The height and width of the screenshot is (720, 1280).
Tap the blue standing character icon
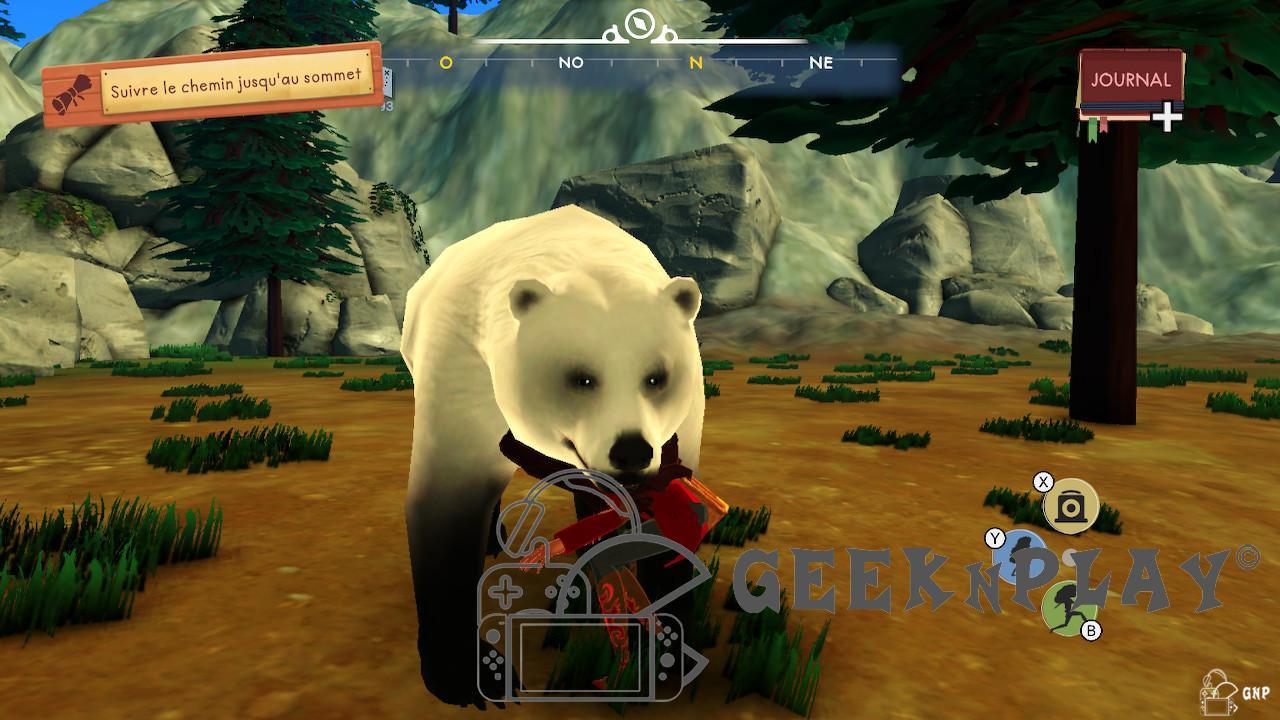(1019, 558)
